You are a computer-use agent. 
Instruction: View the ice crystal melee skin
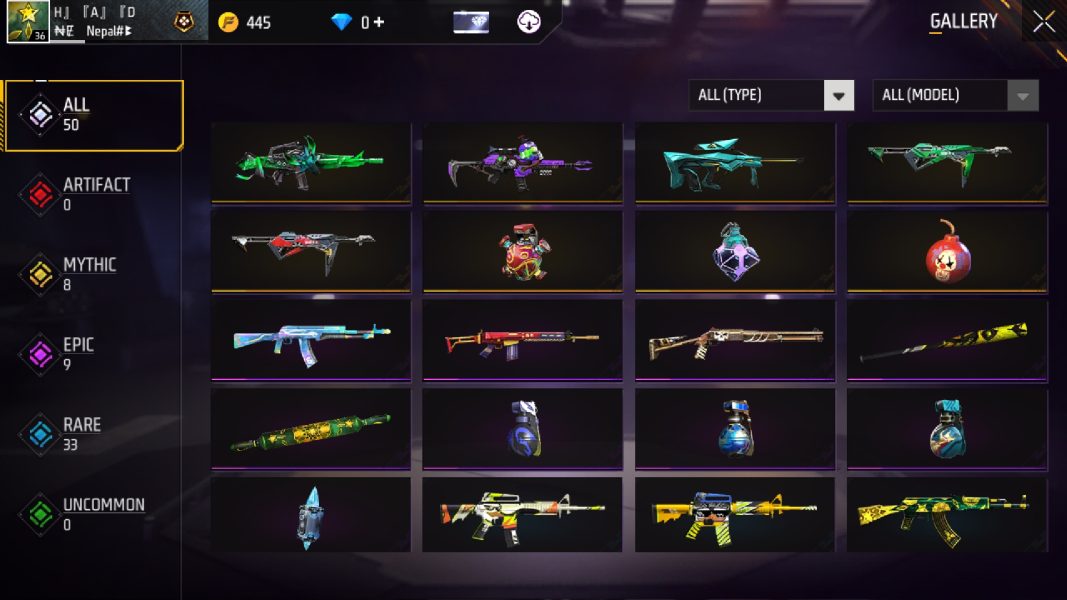[311, 516]
